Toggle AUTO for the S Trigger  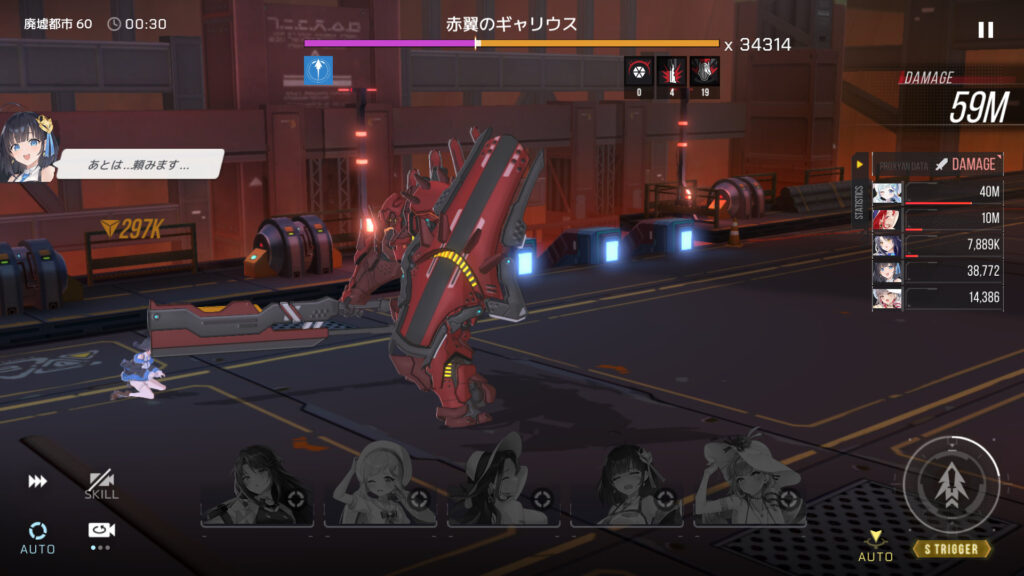(x=875, y=546)
